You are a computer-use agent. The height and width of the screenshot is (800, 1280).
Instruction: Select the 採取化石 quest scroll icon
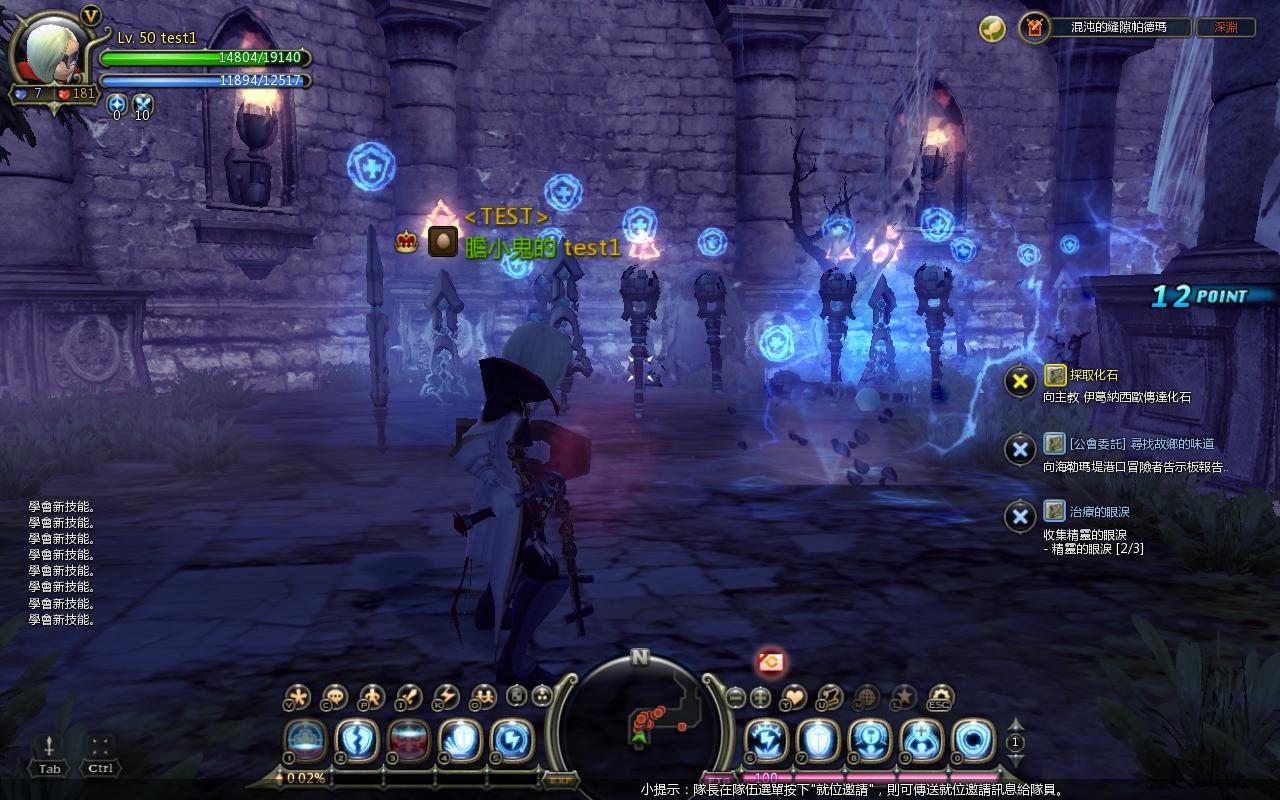click(x=1055, y=375)
